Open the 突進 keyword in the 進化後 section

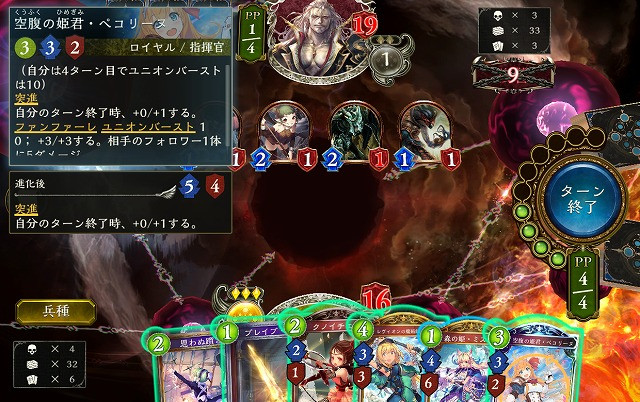[x=25, y=208]
